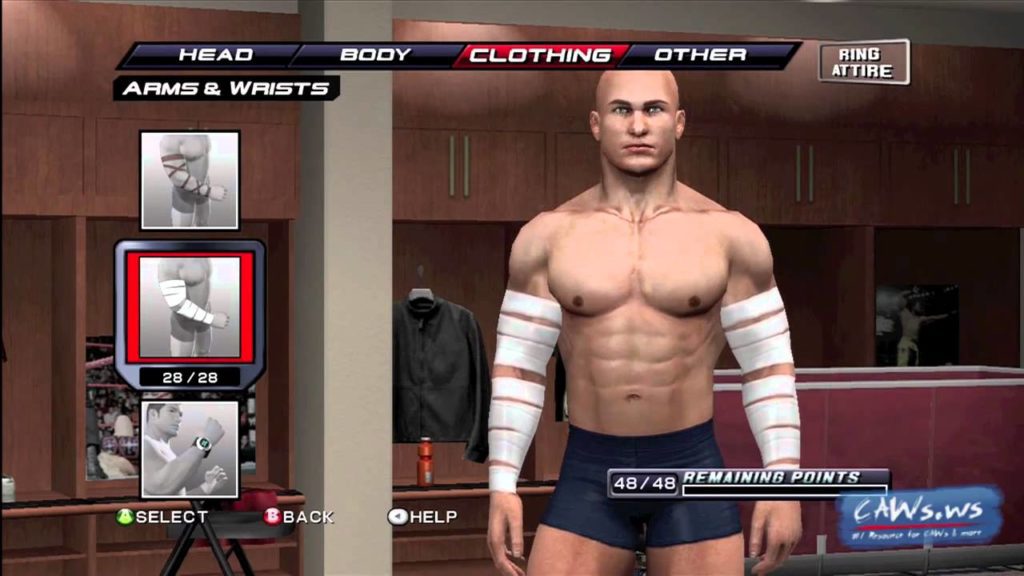Click the Ring Attire button
This screenshot has width=1024, height=576.
coord(864,62)
